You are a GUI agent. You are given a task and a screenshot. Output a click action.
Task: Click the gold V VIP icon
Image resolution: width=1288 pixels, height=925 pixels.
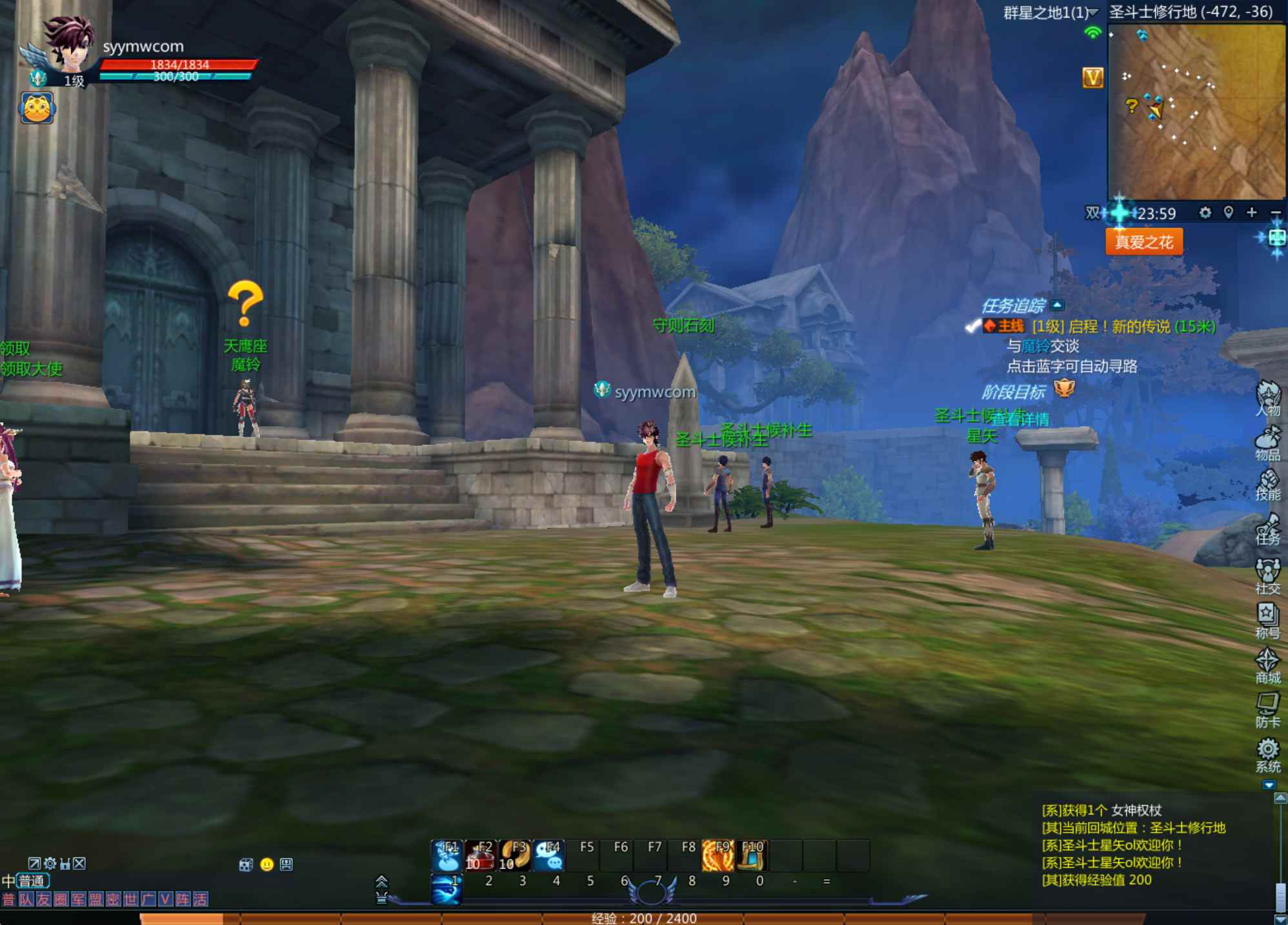point(1092,78)
